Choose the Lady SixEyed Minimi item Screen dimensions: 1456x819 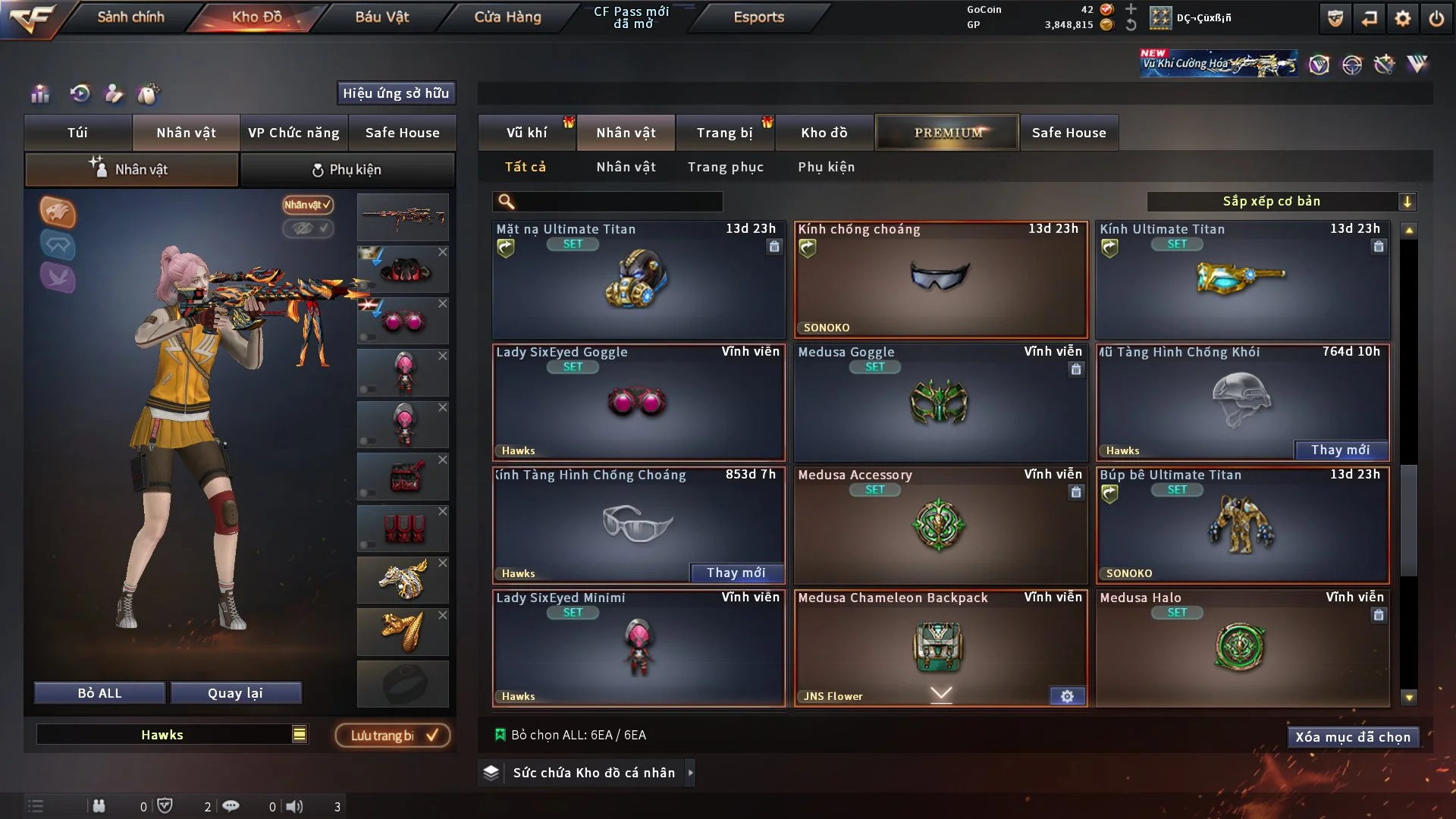click(639, 649)
